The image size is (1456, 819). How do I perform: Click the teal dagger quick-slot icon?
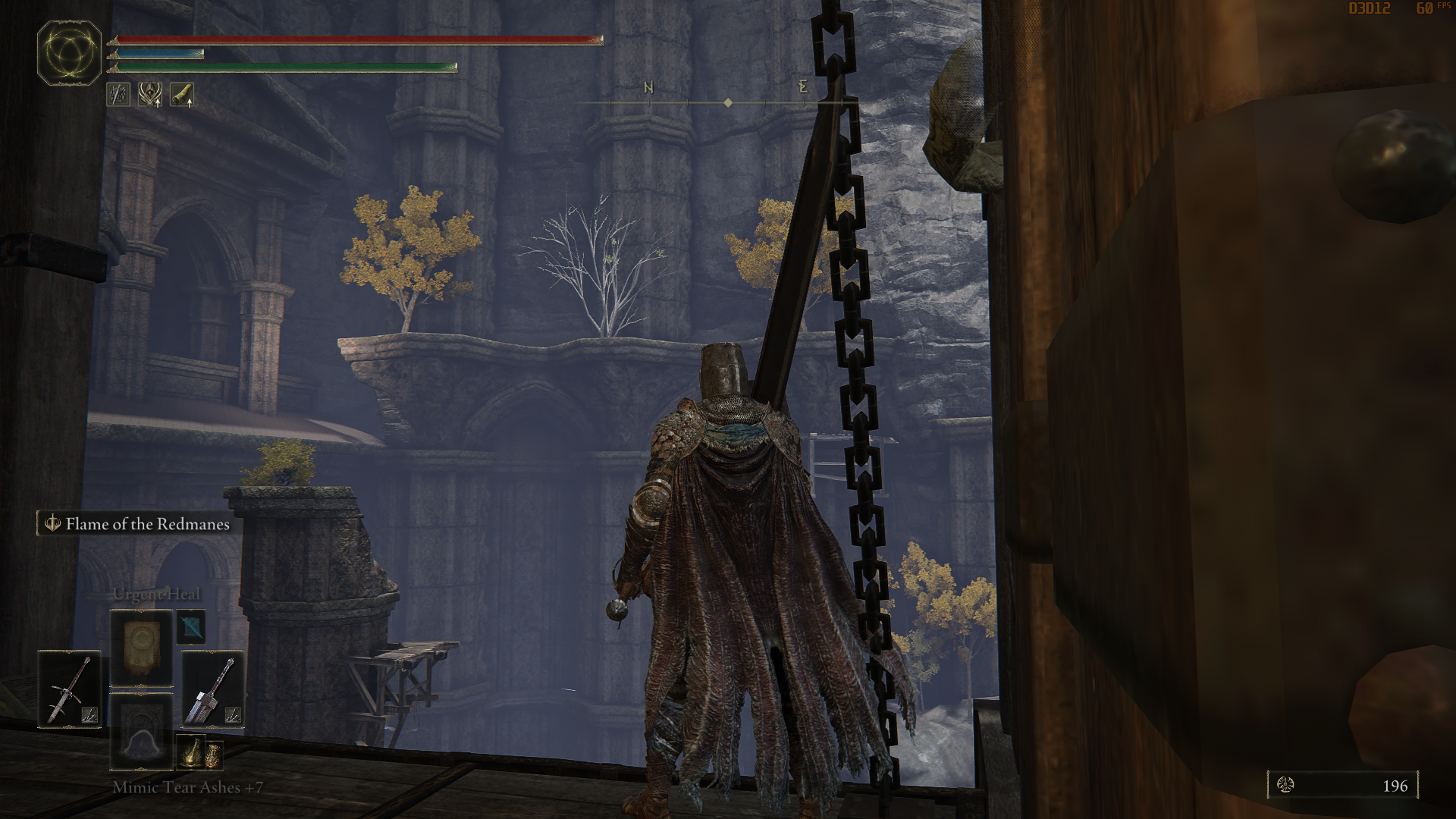click(x=191, y=627)
